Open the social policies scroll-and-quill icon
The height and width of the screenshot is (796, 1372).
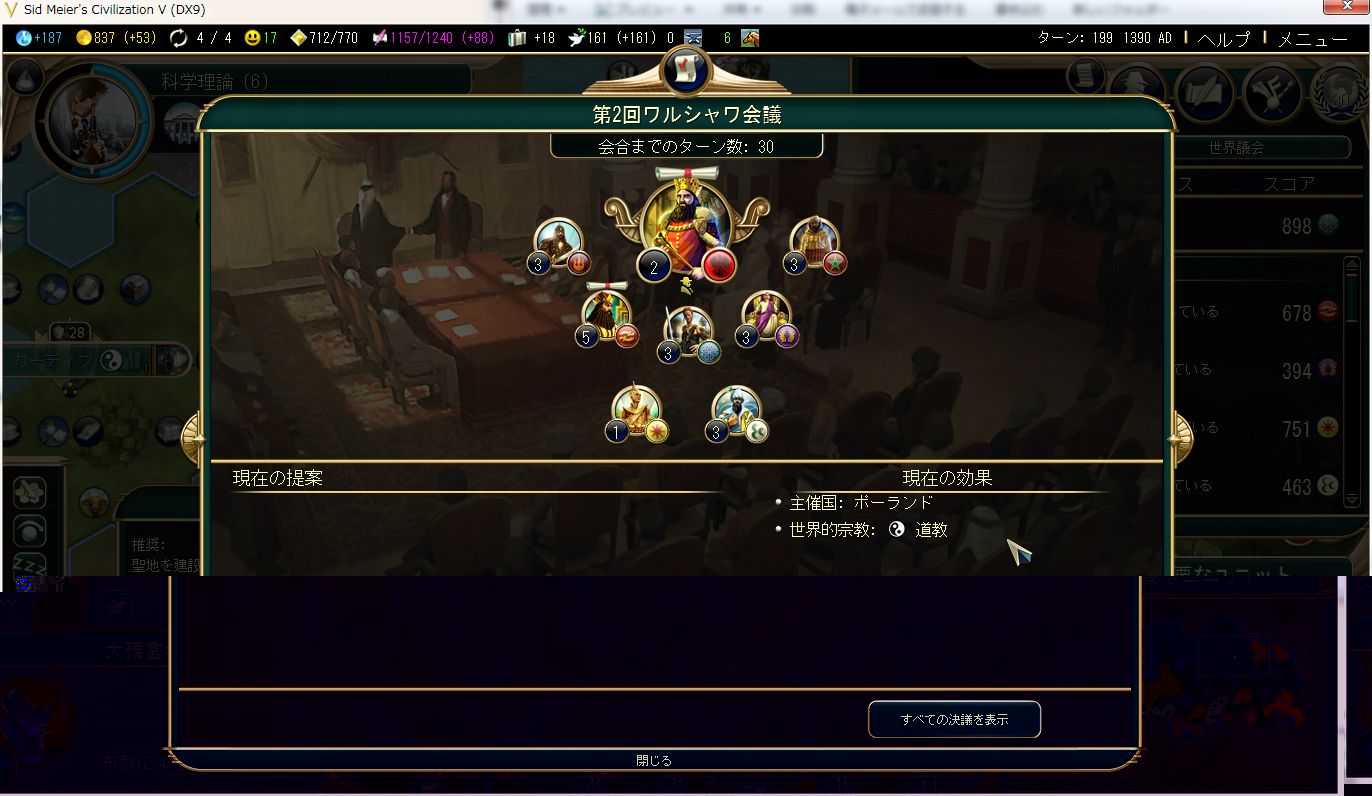tap(1207, 92)
